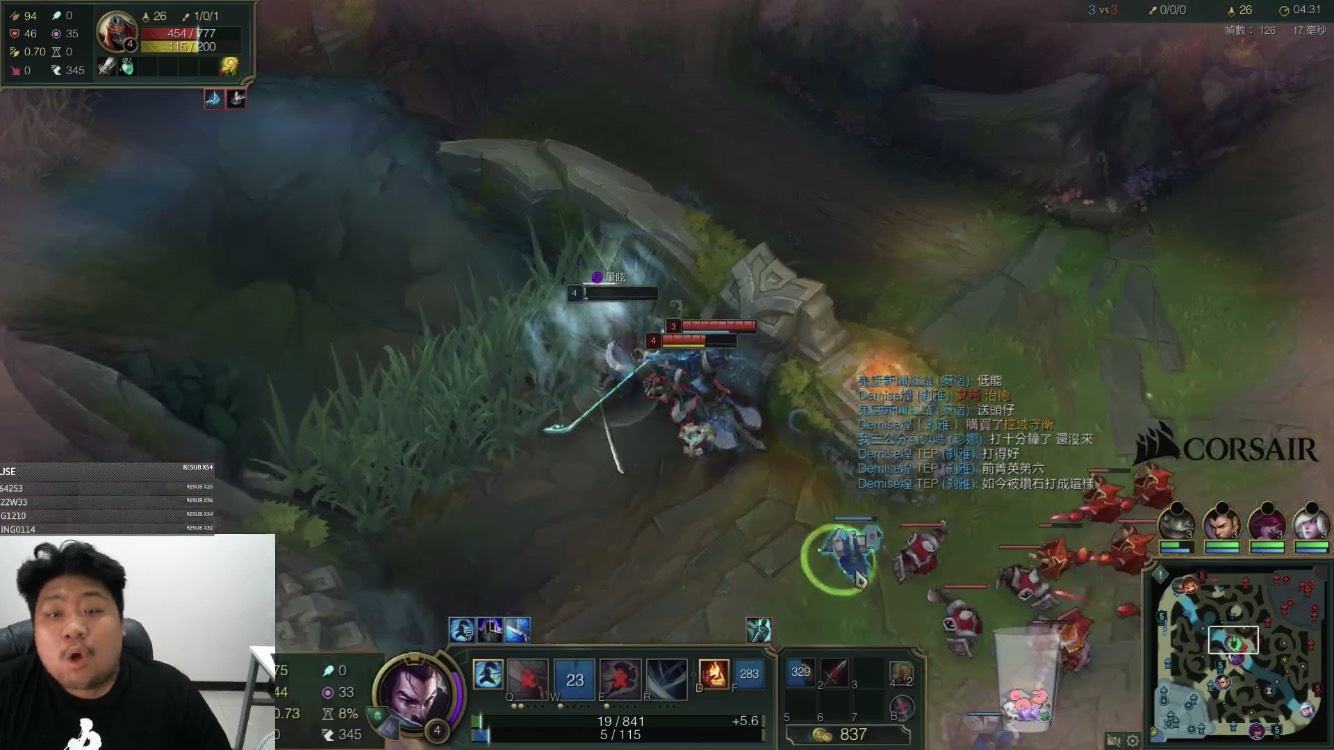Inspect the passive ability icon beside Q
Image resolution: width=1334 pixels, height=750 pixels.
[487, 675]
